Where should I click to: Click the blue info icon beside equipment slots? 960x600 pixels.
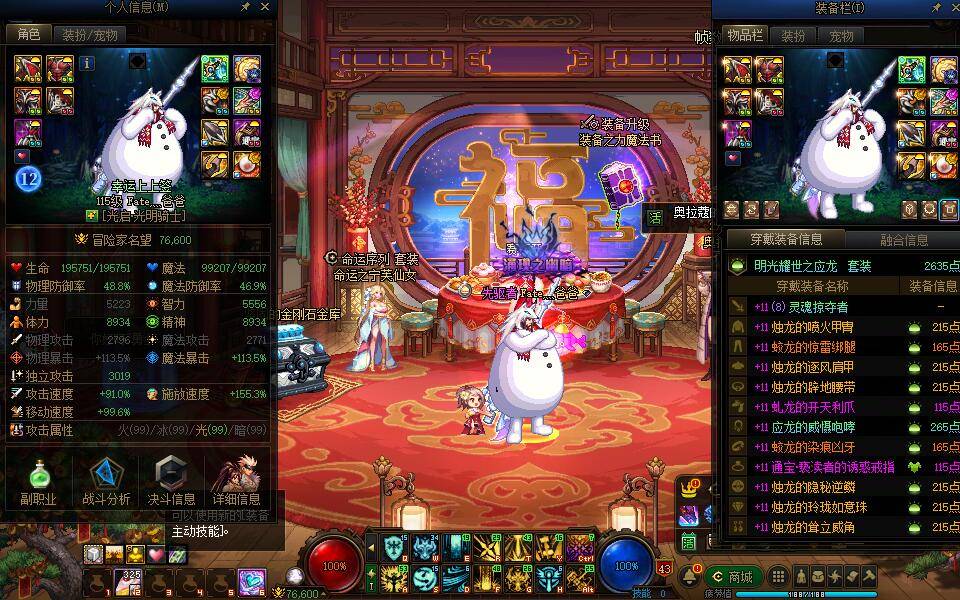coord(87,63)
